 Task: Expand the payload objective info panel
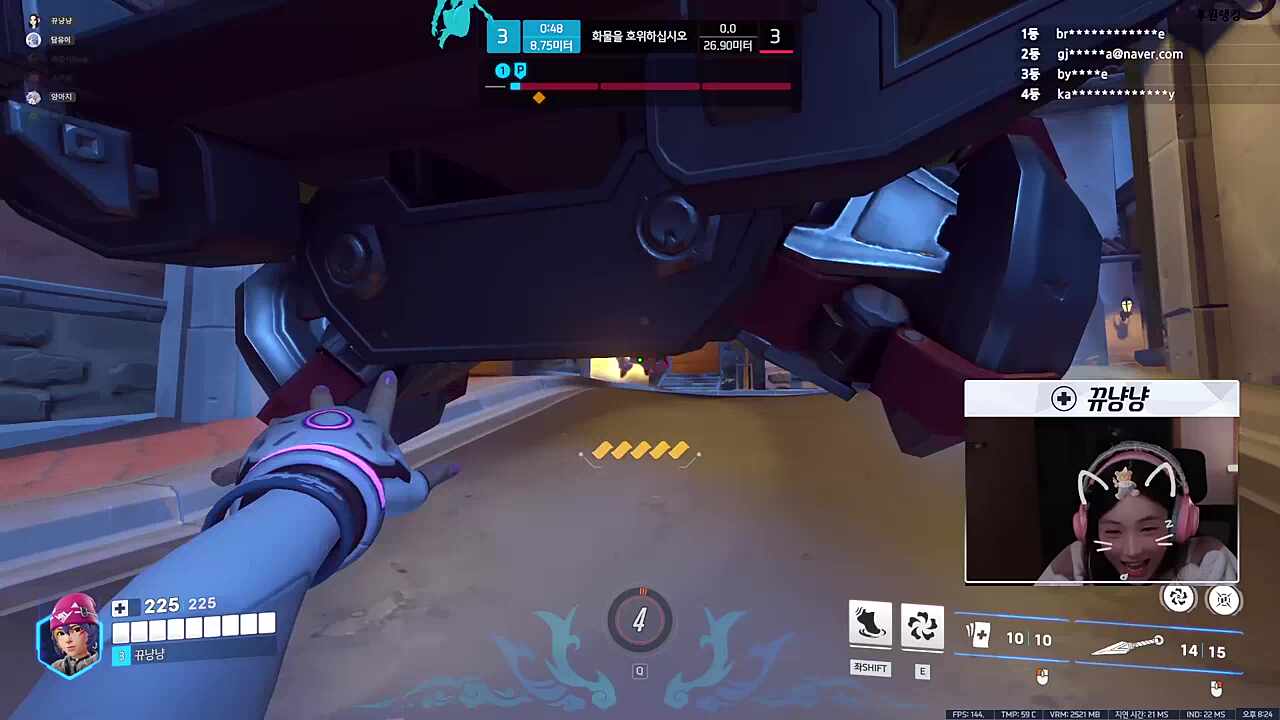tap(640, 36)
